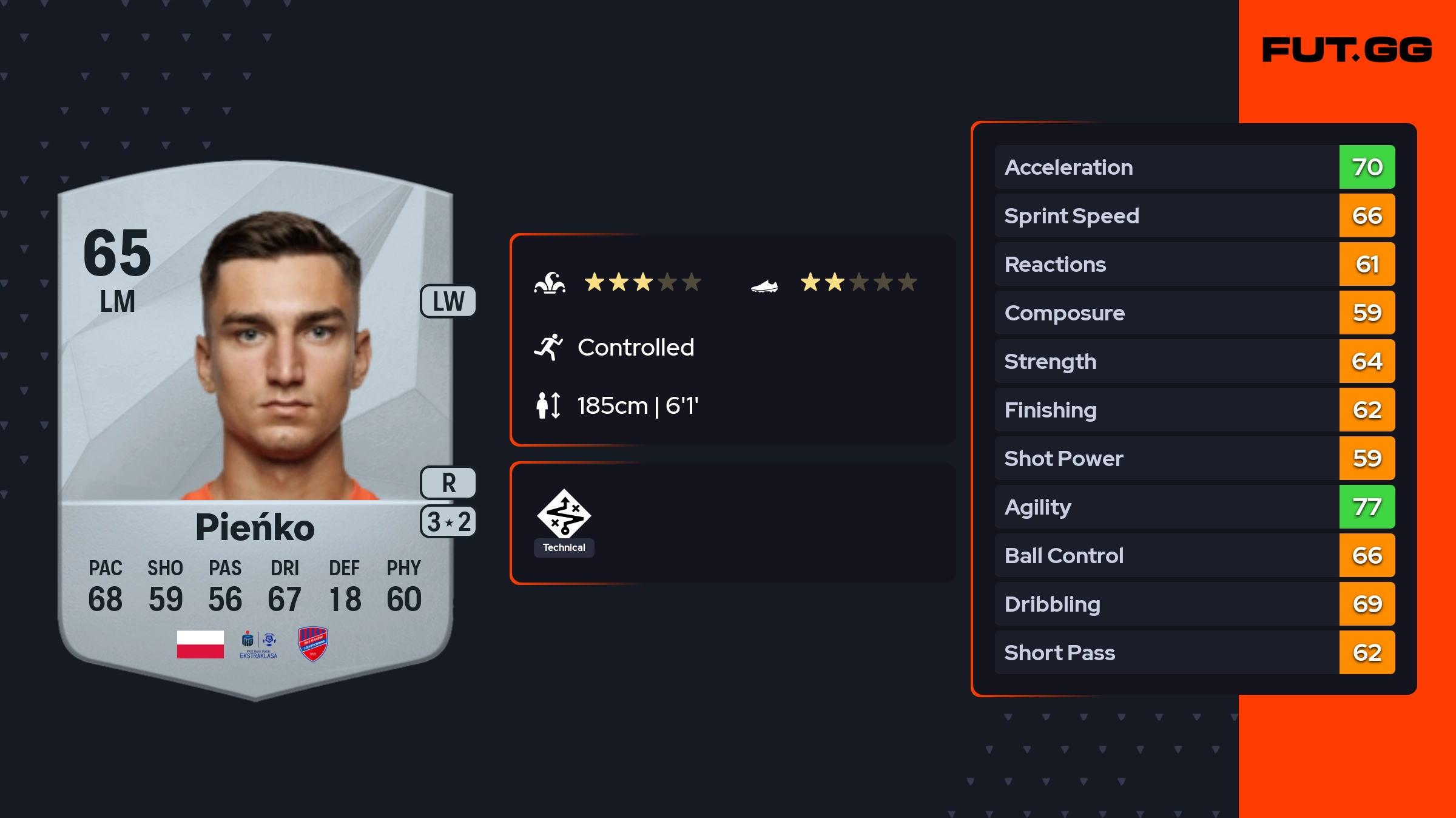Screen dimensions: 1456x818
Task: Click the Poland flag on the card
Action: pyautogui.click(x=200, y=644)
